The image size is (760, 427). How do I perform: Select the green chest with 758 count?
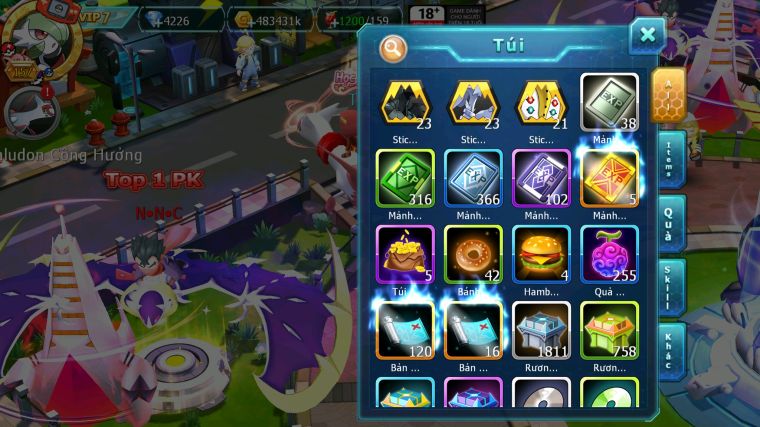tap(609, 328)
